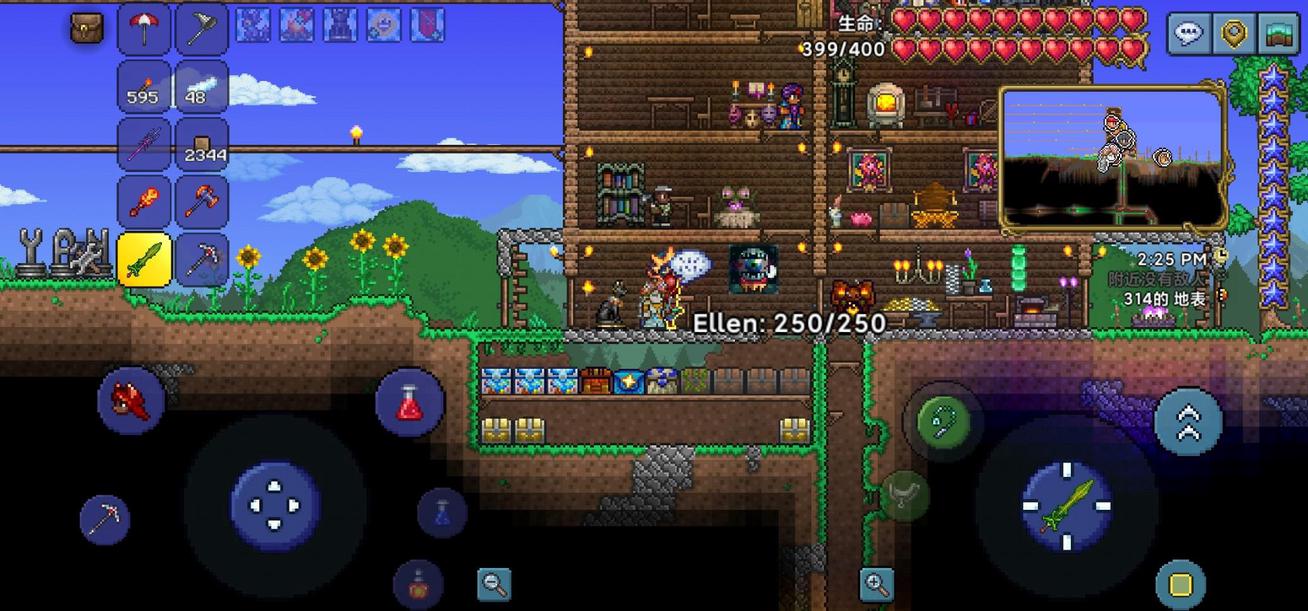Open the chat speech bubble button
The image size is (1308, 611).
(1189, 34)
